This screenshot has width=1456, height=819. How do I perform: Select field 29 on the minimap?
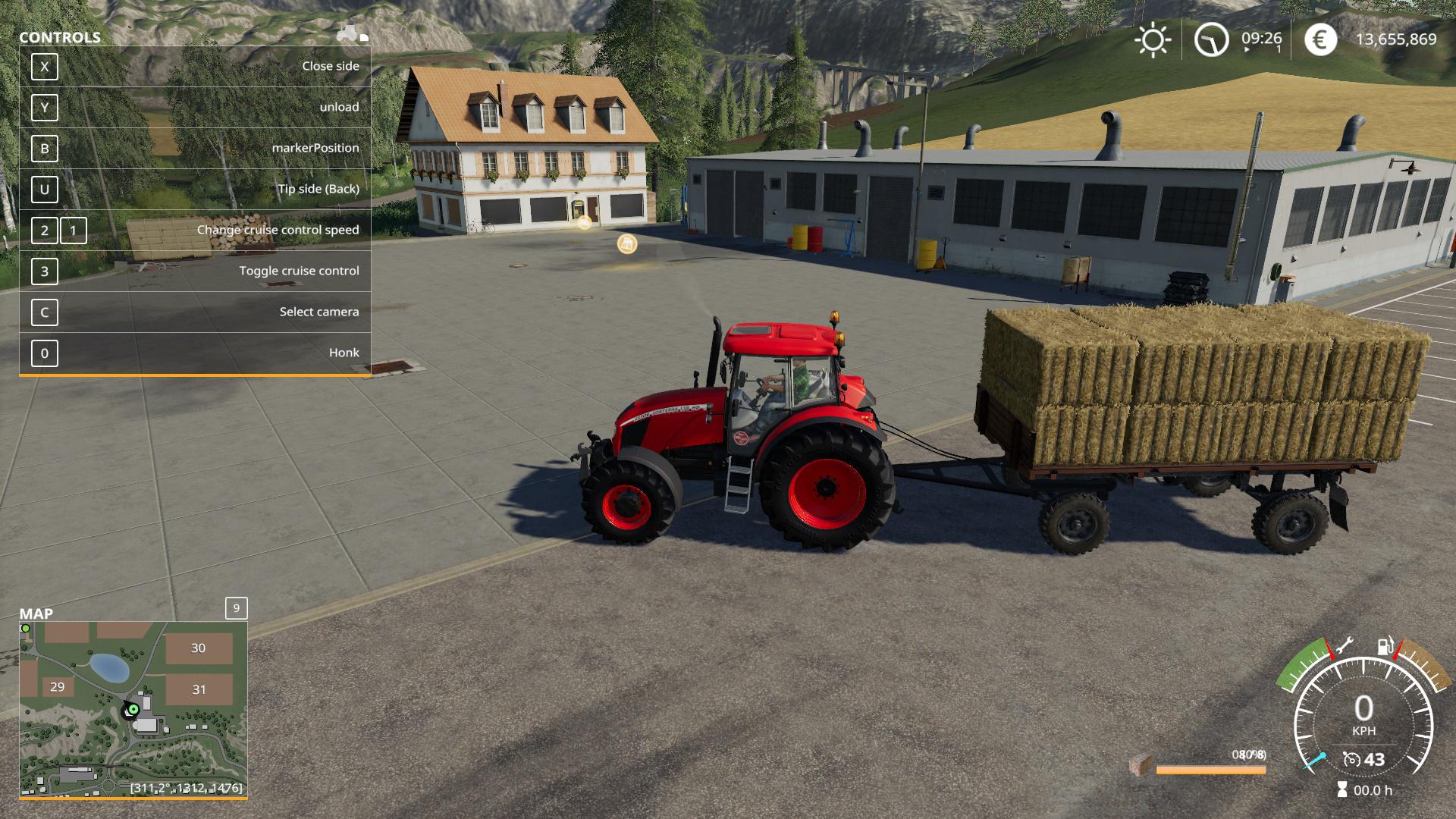[58, 687]
